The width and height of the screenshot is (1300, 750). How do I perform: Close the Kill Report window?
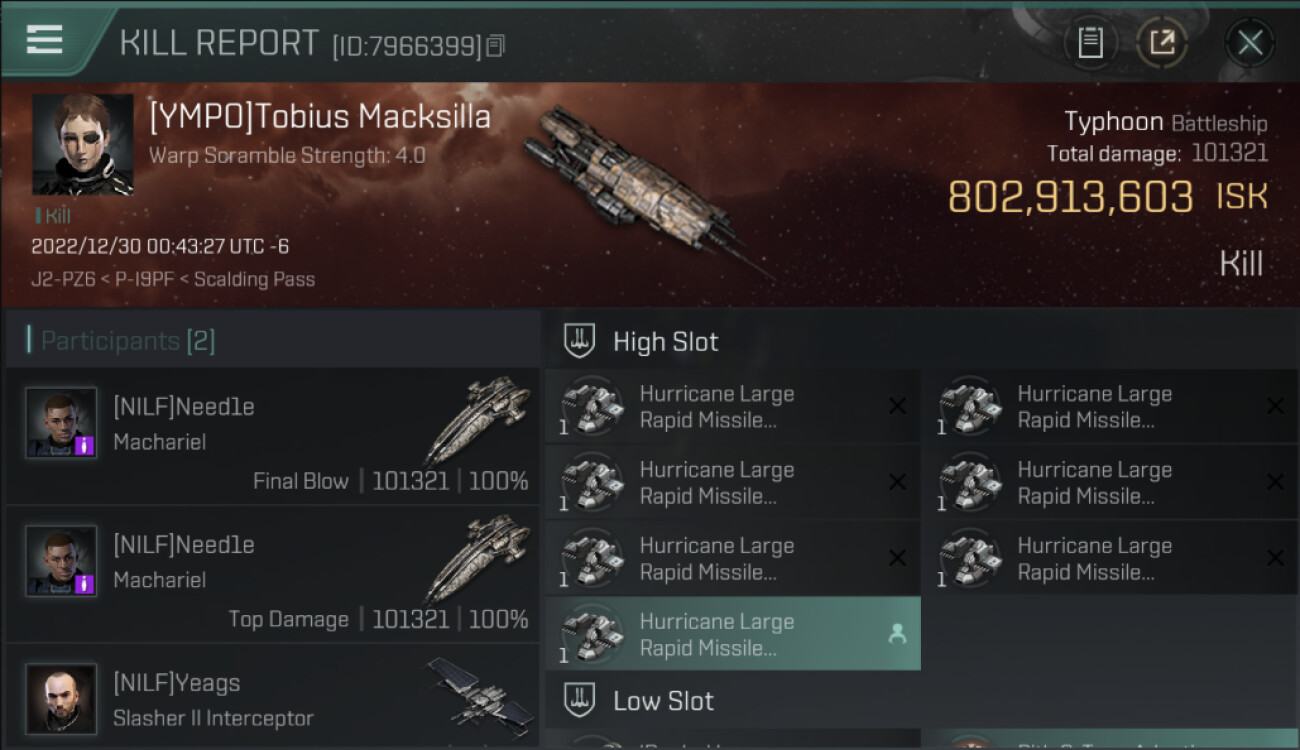coord(1249,42)
